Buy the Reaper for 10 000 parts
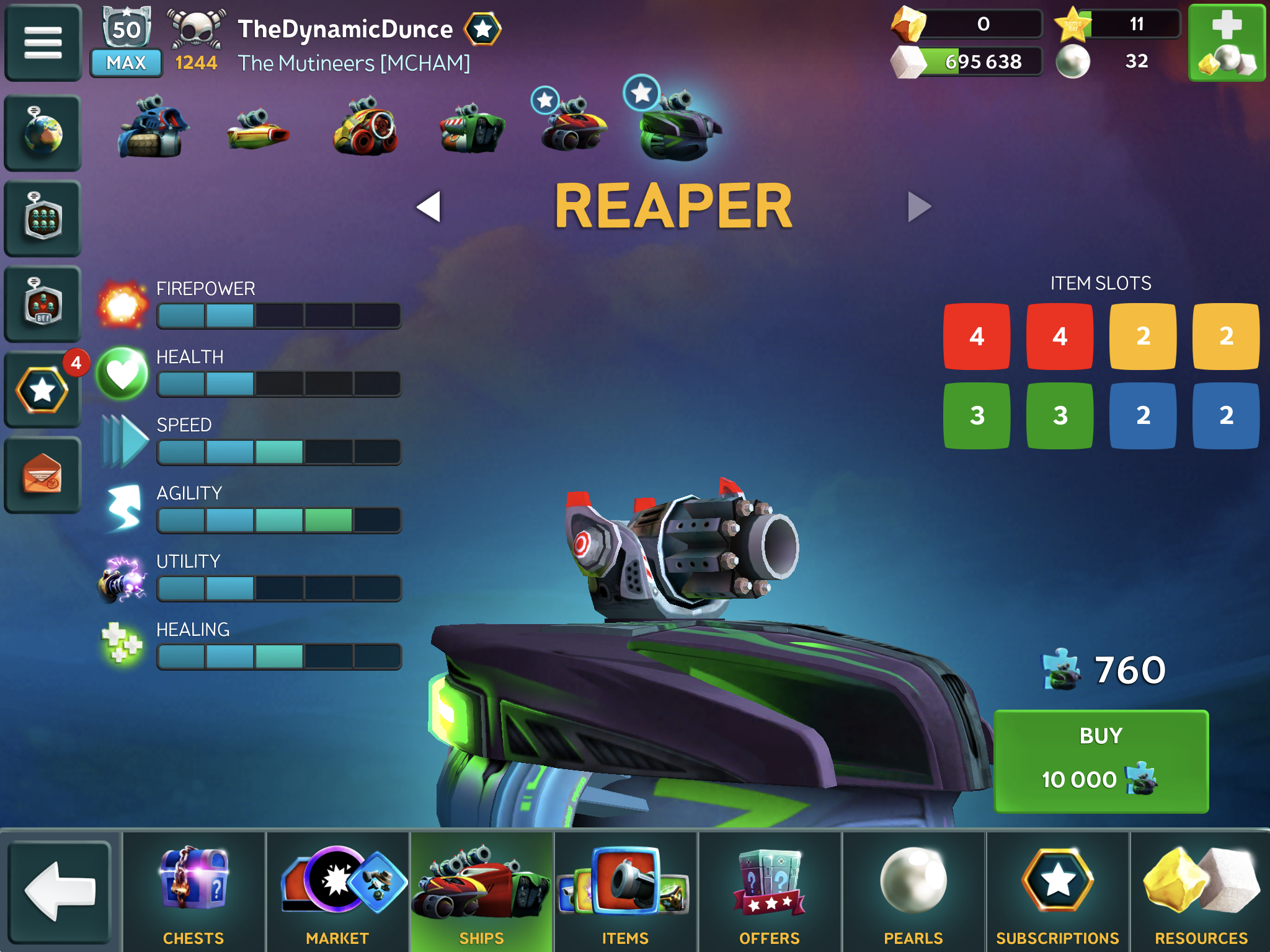This screenshot has width=1270, height=952. point(1101,760)
